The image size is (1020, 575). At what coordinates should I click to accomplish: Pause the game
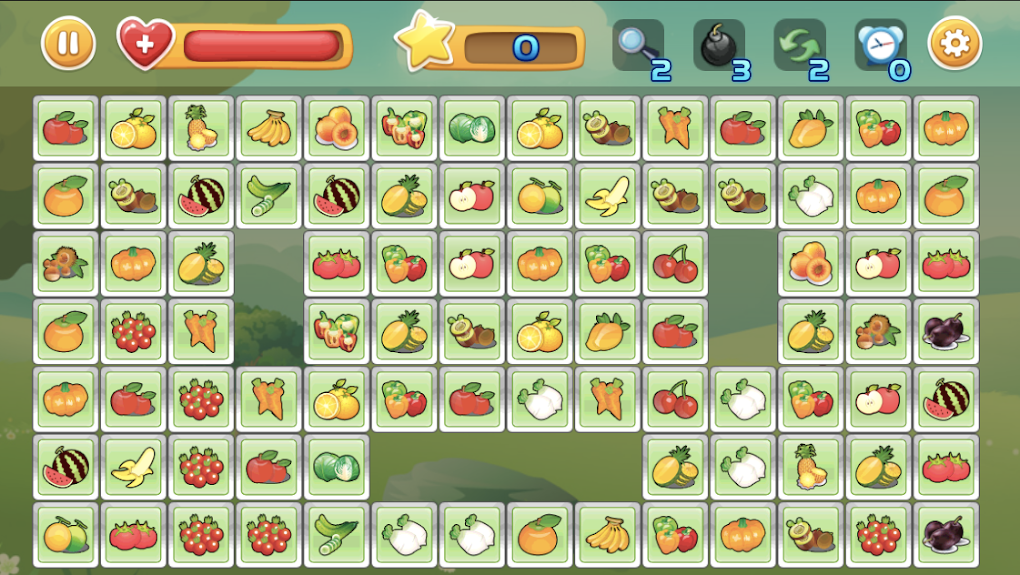point(68,44)
